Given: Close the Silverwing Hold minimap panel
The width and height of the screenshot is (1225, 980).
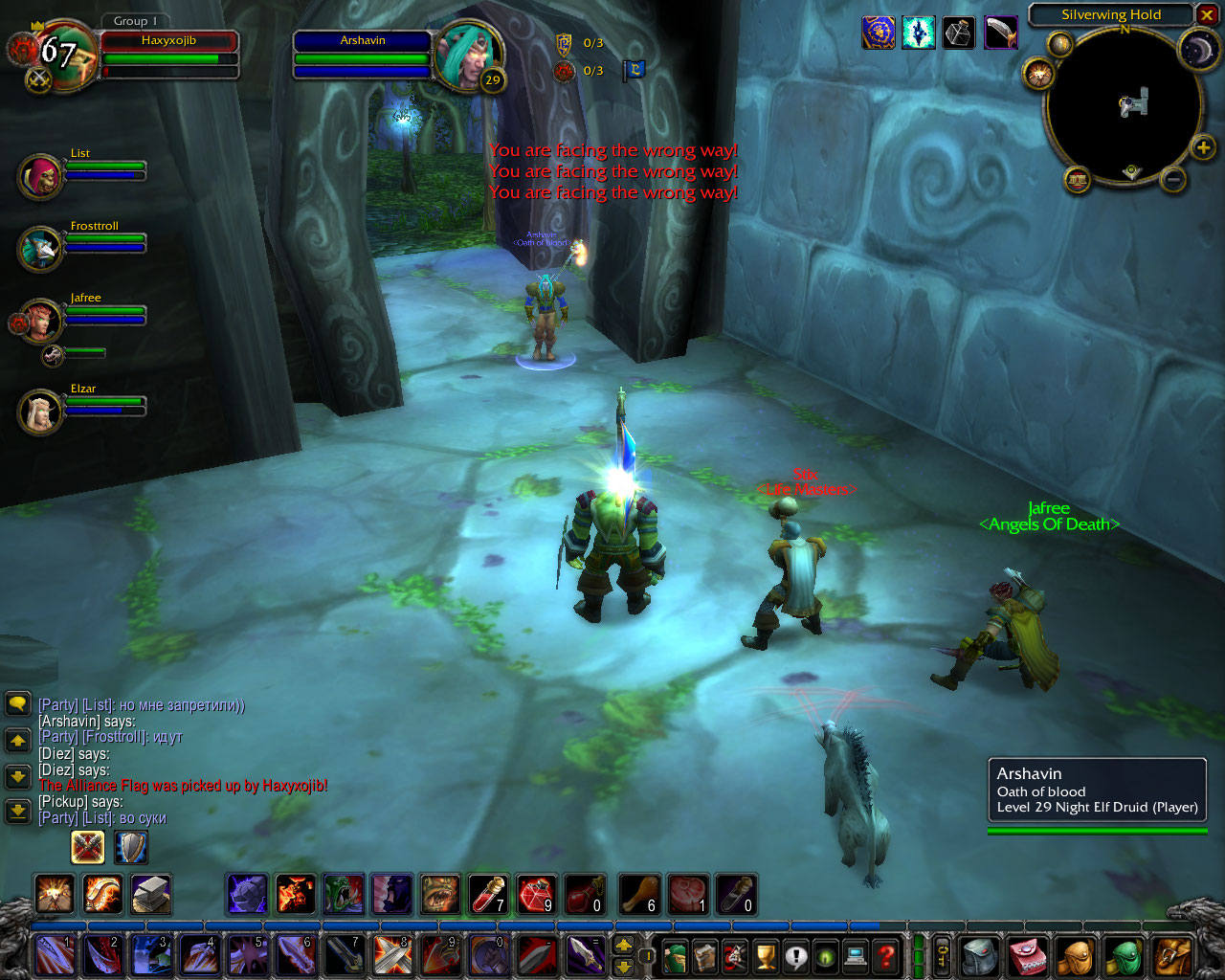Looking at the screenshot, I should point(1207,15).
